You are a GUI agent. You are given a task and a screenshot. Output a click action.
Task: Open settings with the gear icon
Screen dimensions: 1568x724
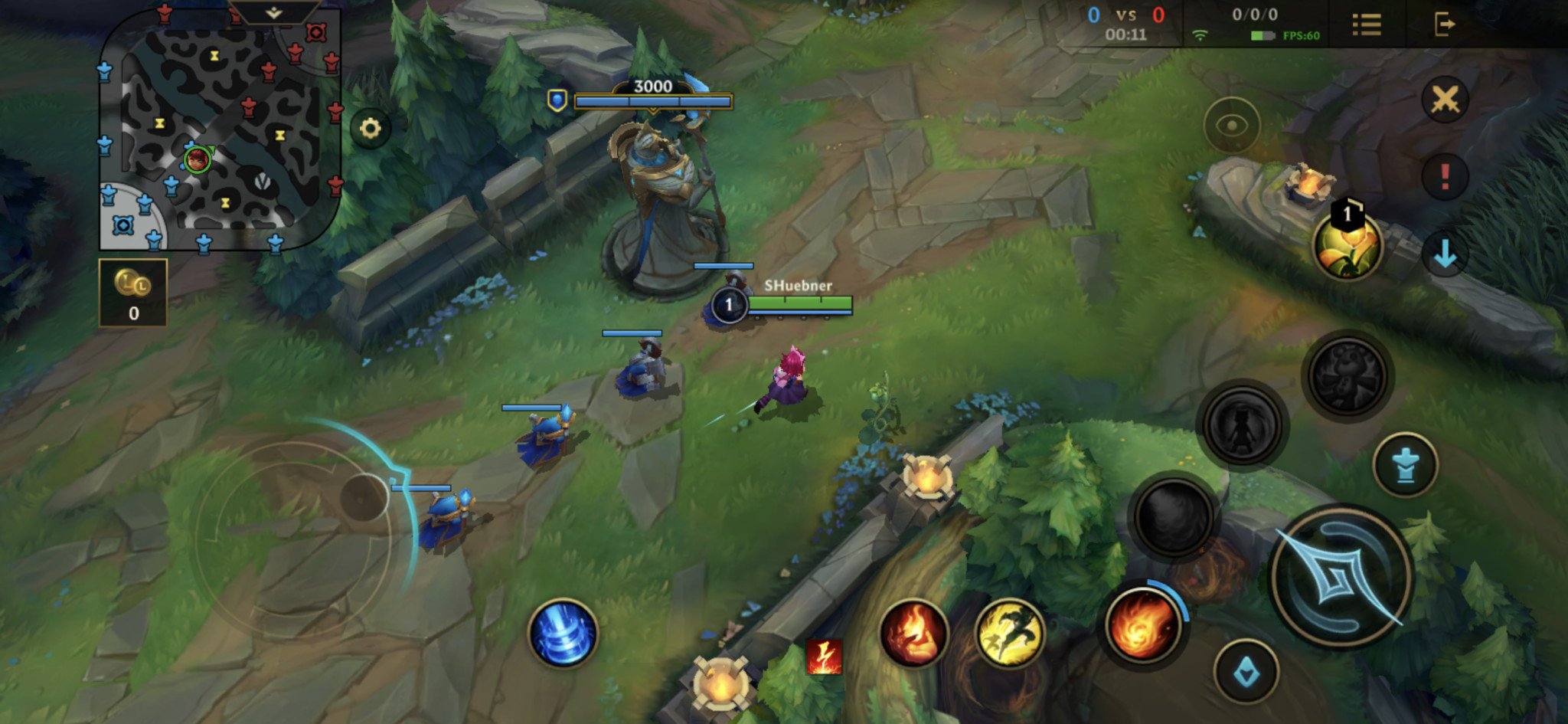point(370,128)
